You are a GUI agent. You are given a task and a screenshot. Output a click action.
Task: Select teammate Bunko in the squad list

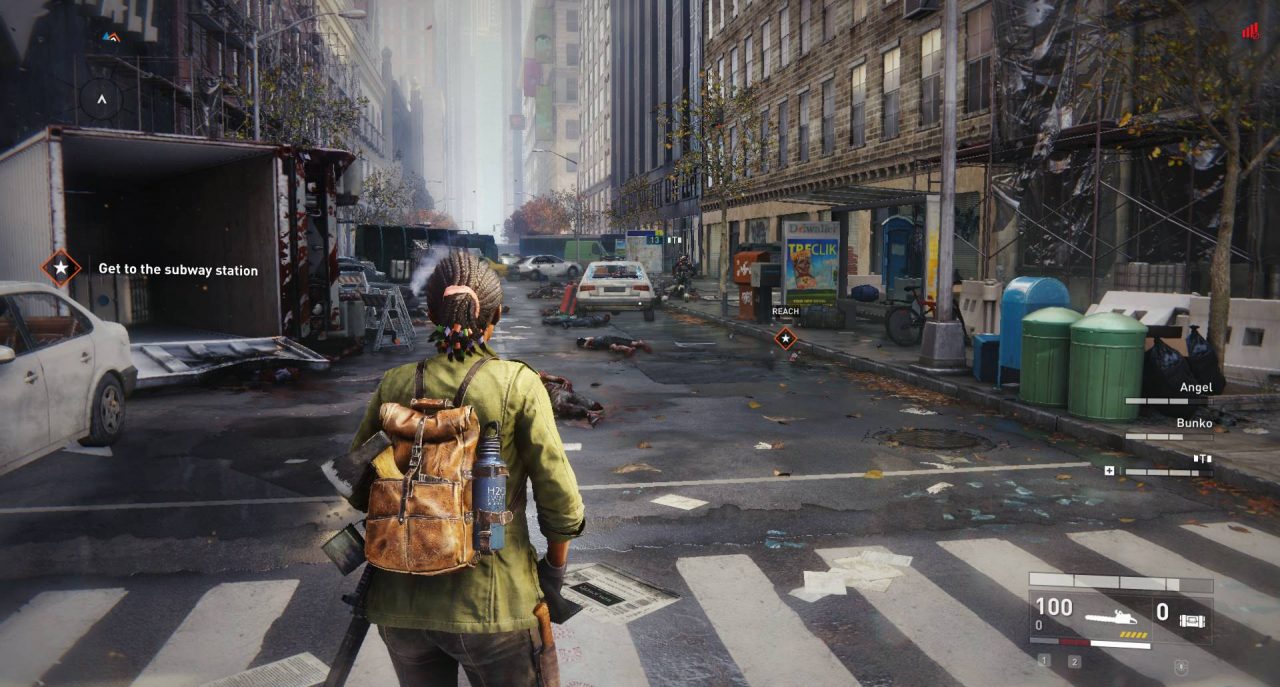point(1193,423)
